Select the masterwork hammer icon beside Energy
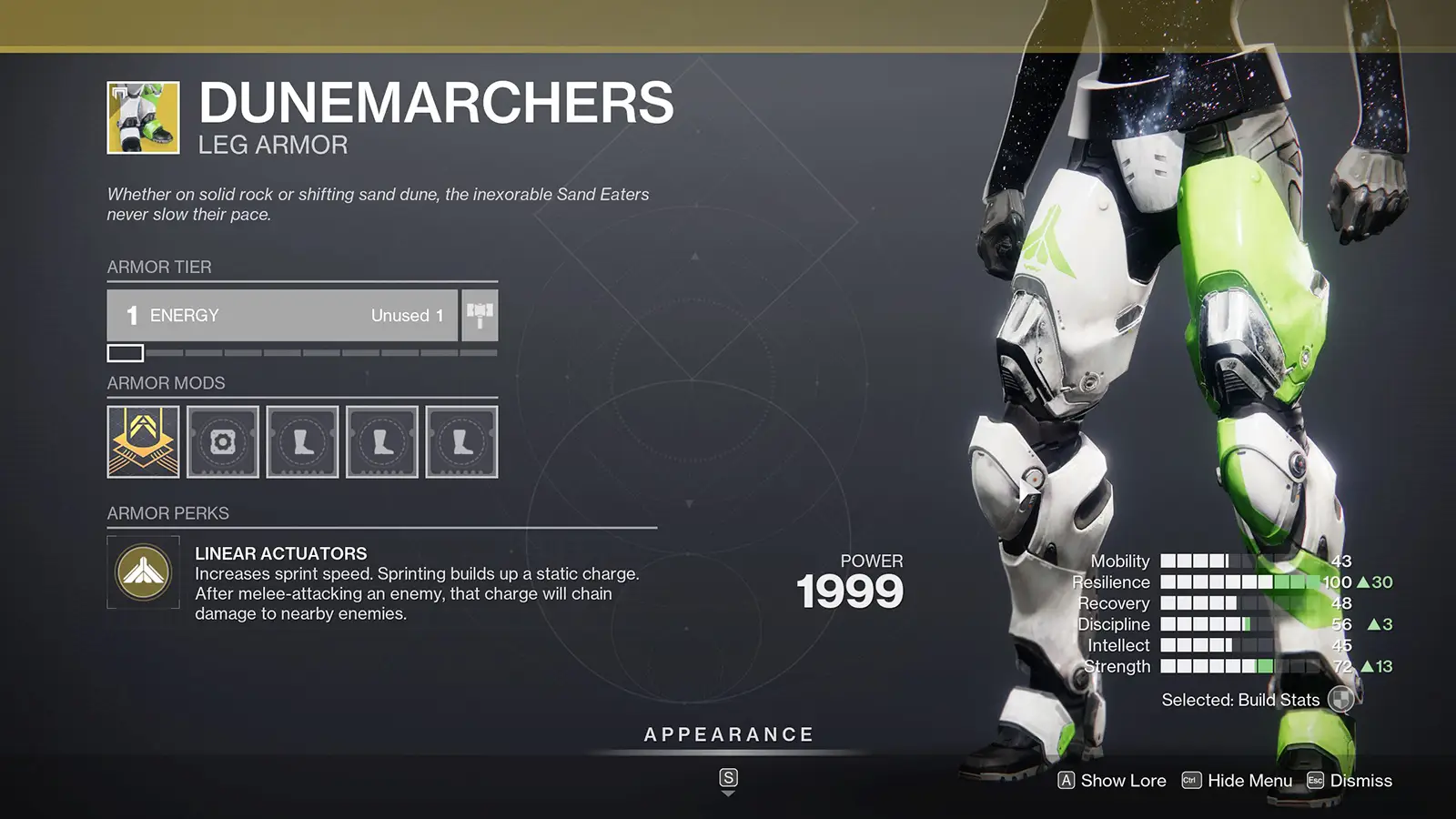The height and width of the screenshot is (819, 1456). (x=479, y=315)
